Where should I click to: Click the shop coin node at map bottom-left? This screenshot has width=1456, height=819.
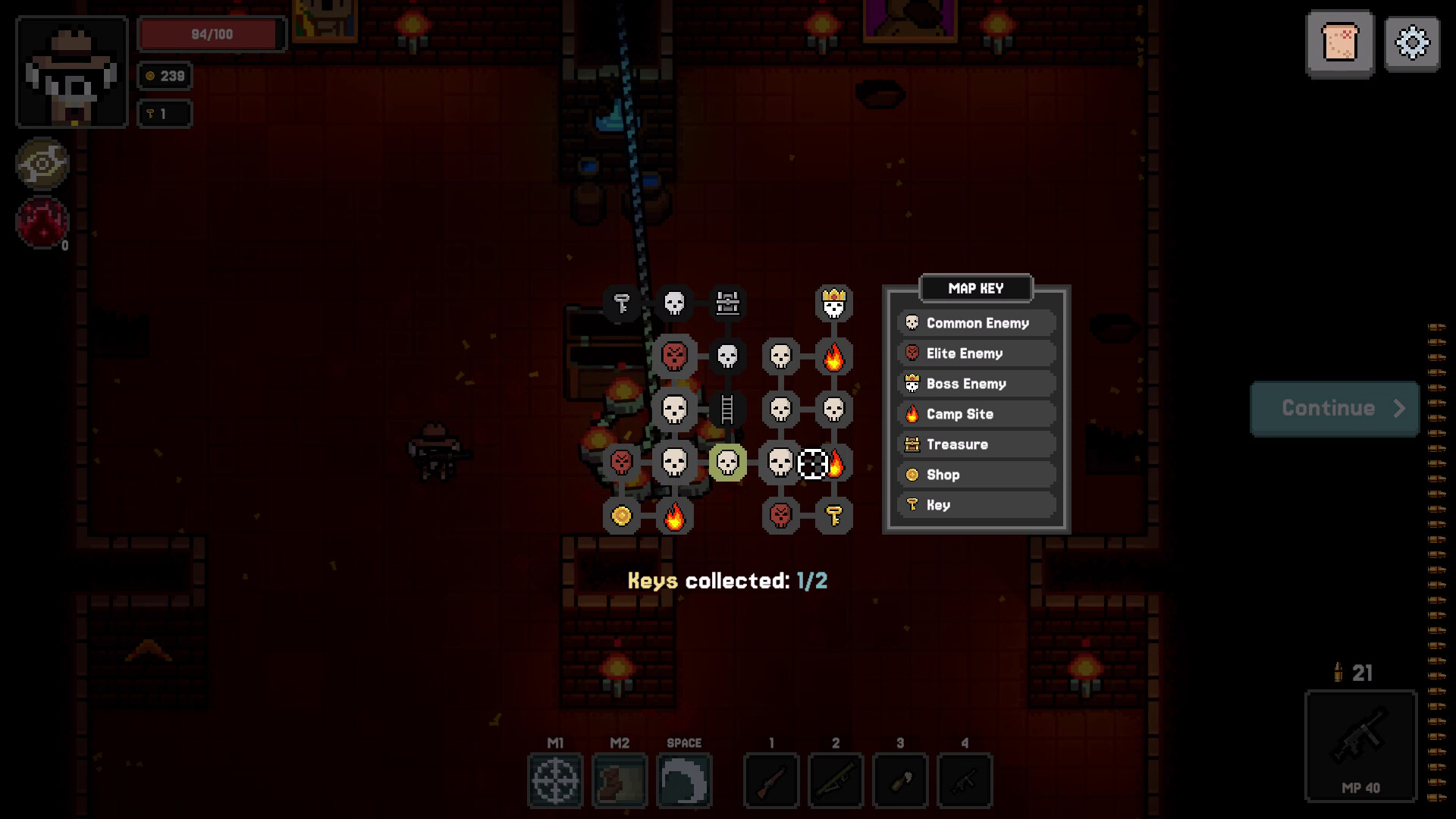coord(622,516)
